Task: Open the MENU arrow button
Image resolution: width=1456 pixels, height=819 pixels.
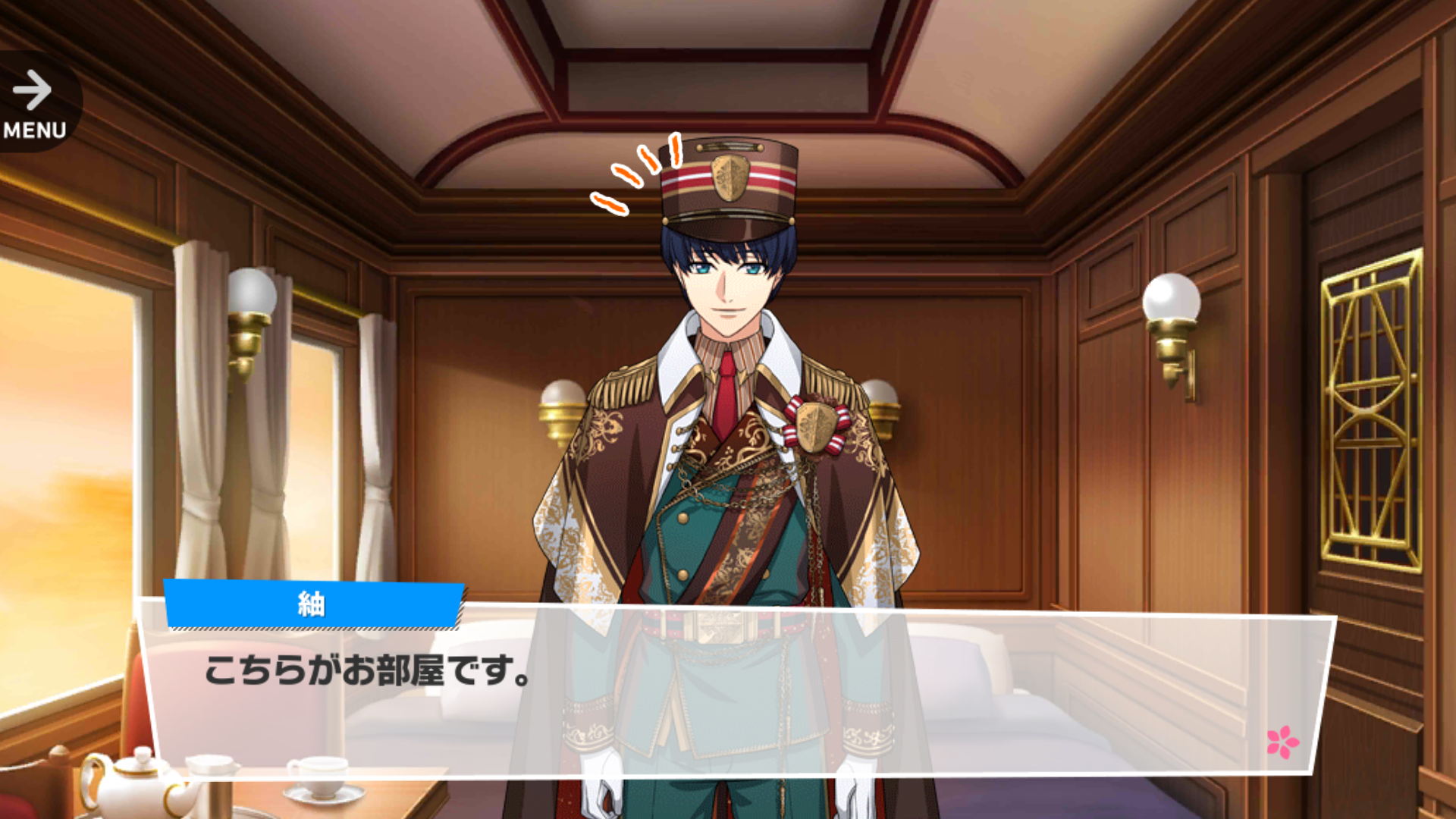Action: 33,102
